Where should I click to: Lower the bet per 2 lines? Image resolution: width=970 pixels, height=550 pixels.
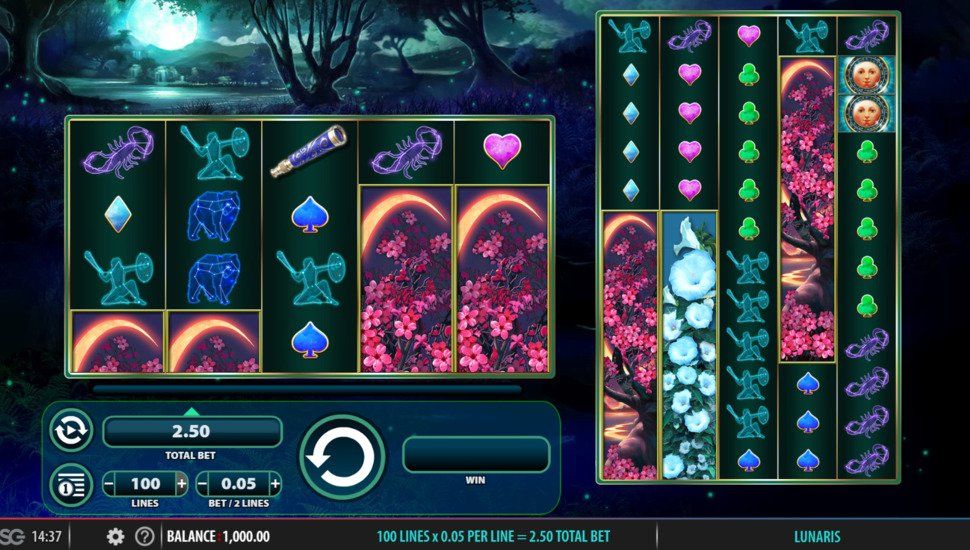pyautogui.click(x=203, y=485)
